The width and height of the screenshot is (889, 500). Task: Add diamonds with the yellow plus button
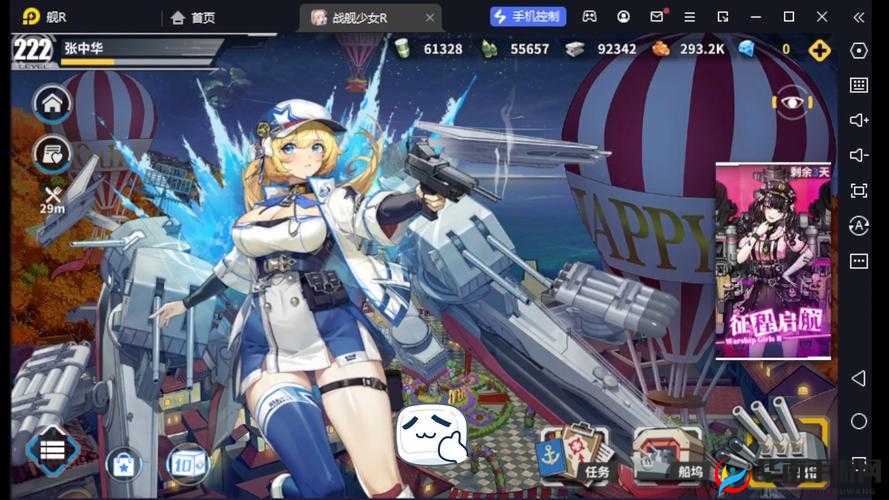click(x=820, y=49)
